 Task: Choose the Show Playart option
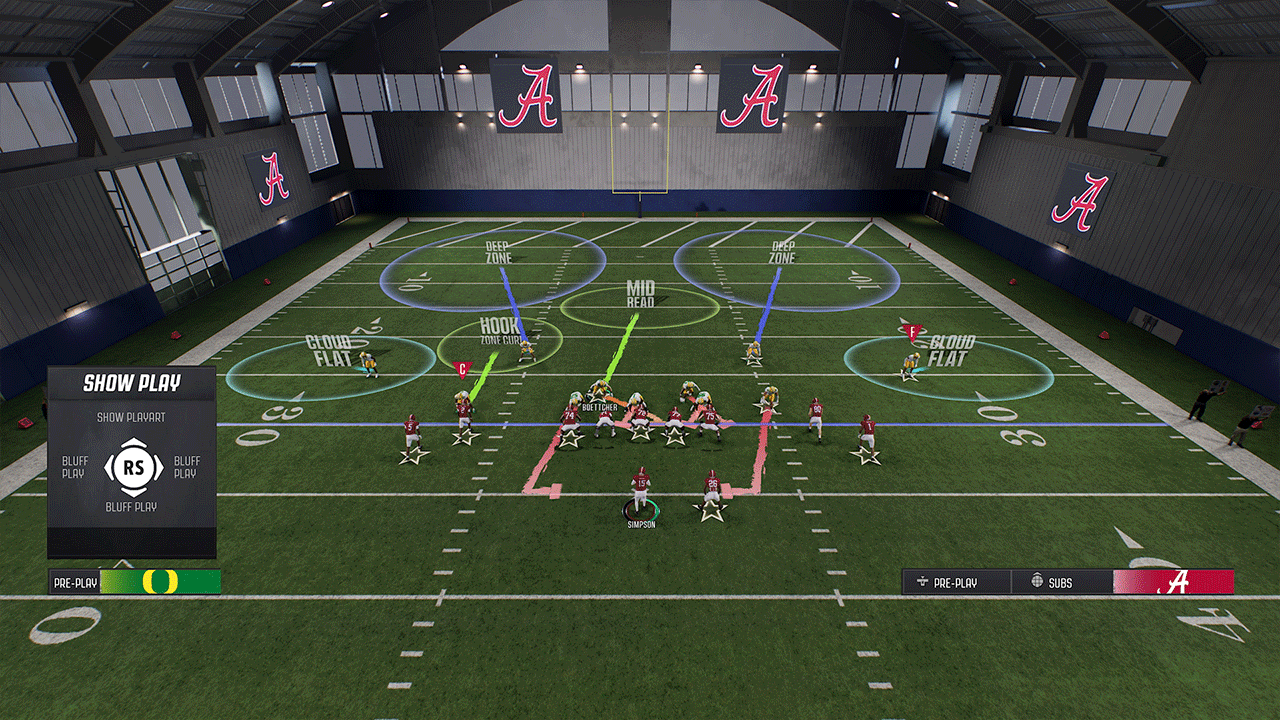[x=131, y=416]
